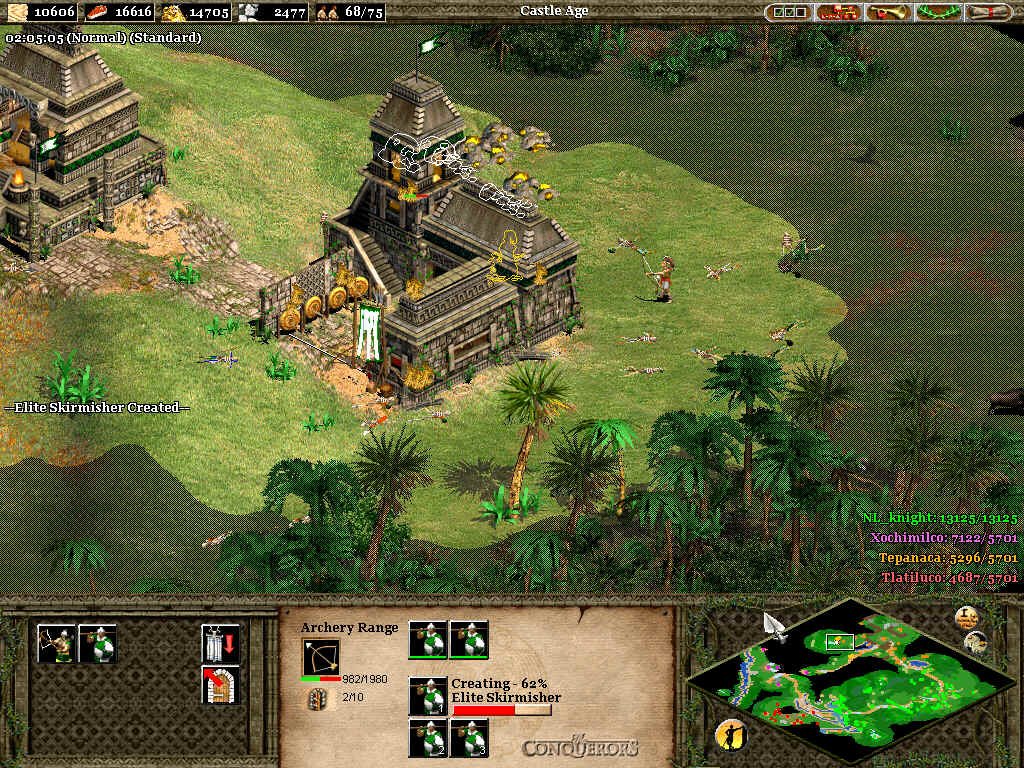The height and width of the screenshot is (768, 1024).
Task: Open chat with the horn button
Action: tap(888, 12)
